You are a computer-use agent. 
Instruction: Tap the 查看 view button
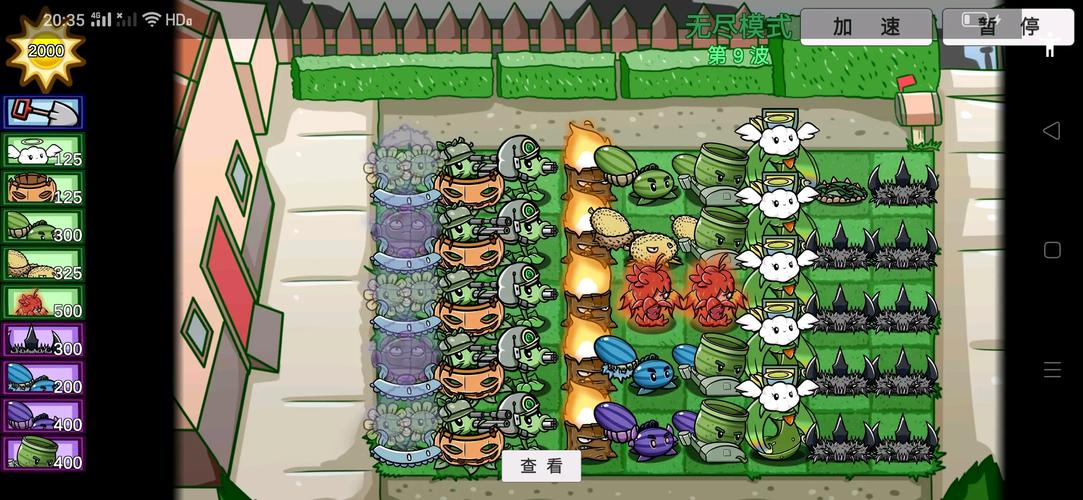click(x=541, y=466)
